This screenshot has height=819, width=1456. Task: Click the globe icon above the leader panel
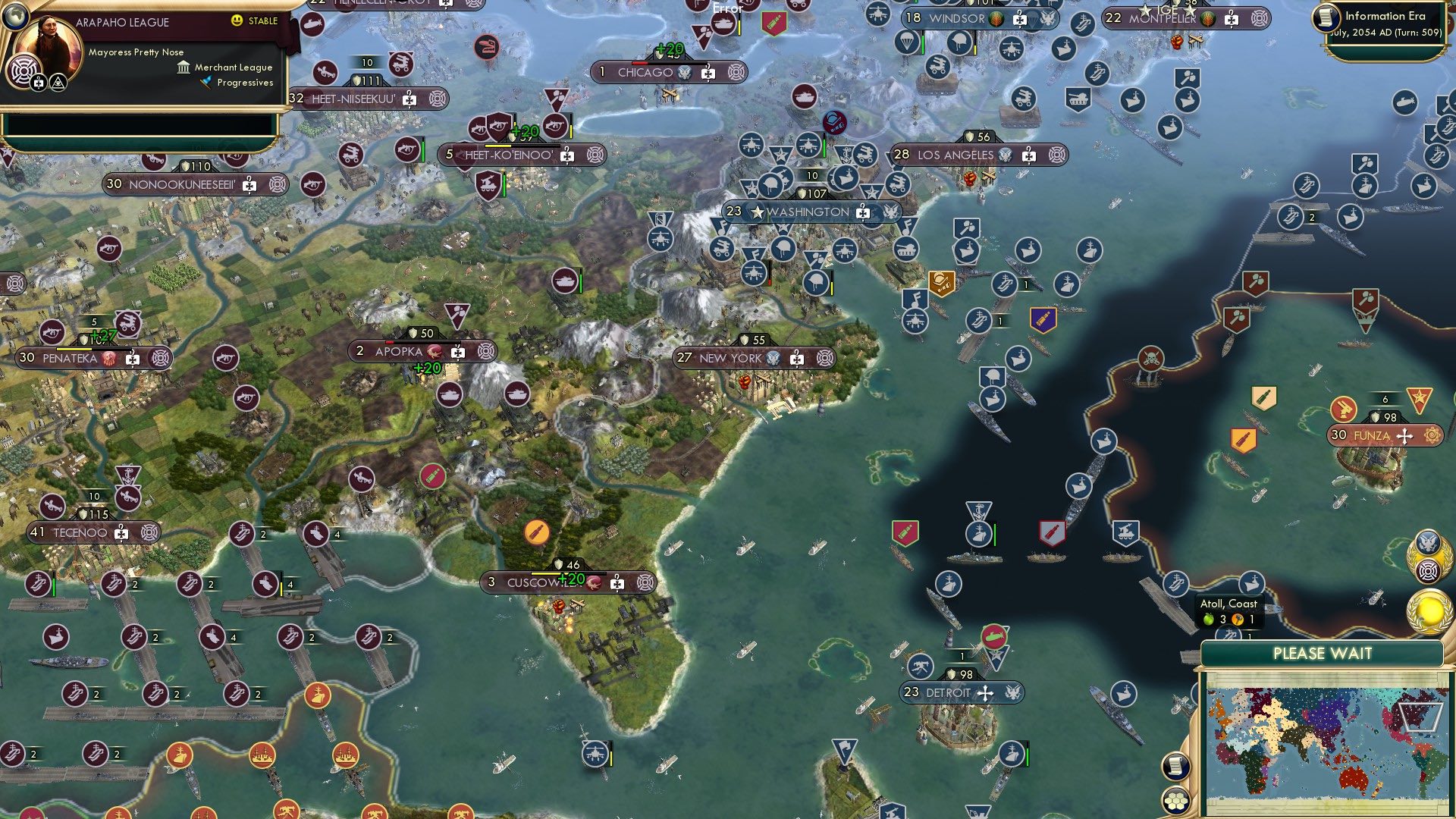click(x=16, y=17)
